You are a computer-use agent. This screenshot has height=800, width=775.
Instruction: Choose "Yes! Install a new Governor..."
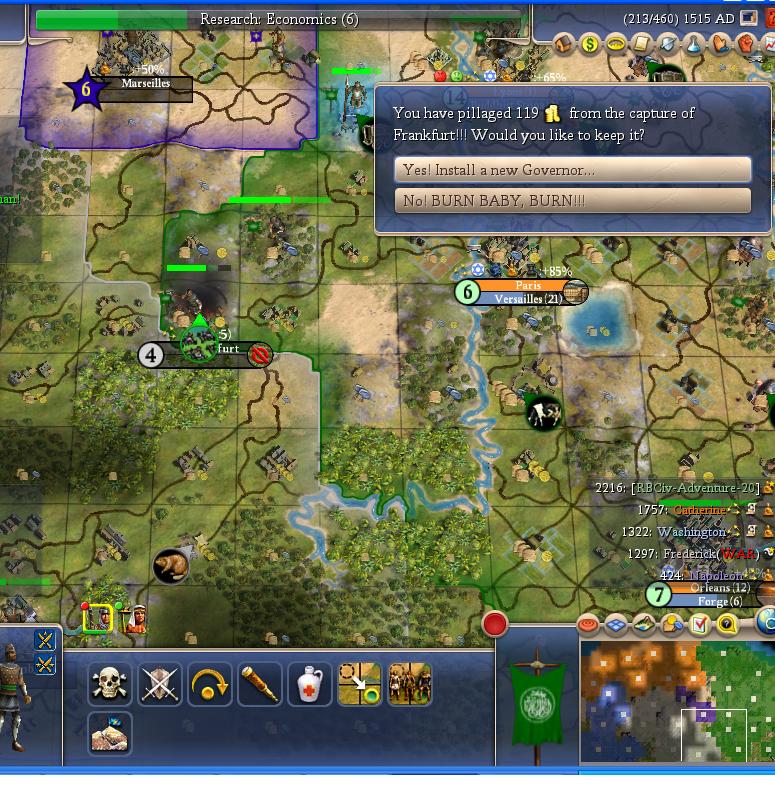click(573, 170)
